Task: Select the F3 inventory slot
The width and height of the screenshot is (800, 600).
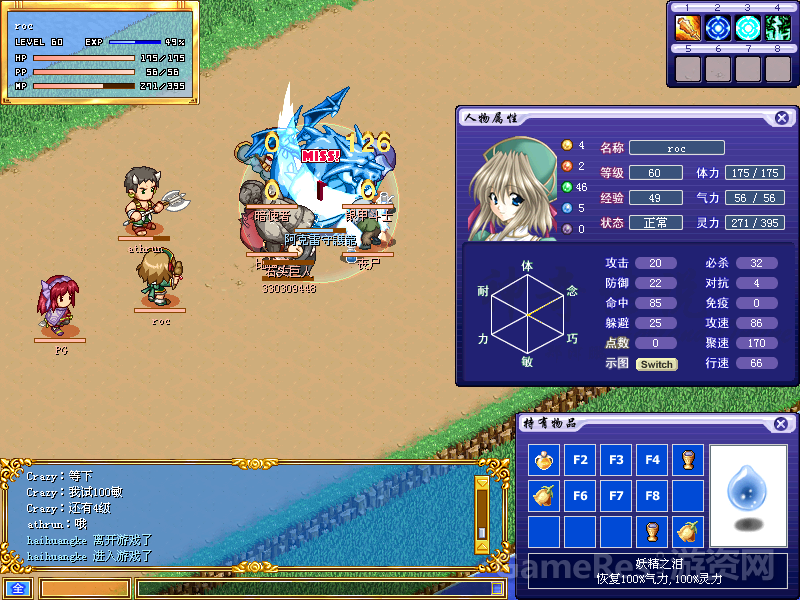Action: [x=616, y=461]
